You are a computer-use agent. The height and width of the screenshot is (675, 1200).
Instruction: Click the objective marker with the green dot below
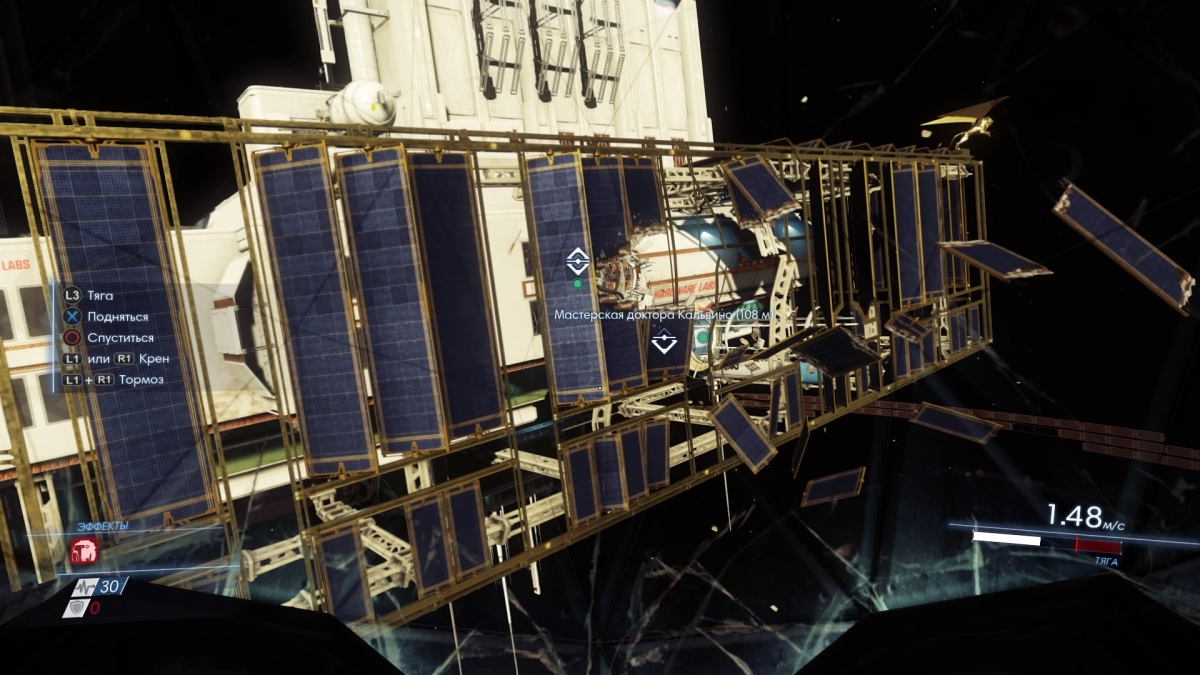pos(577,263)
